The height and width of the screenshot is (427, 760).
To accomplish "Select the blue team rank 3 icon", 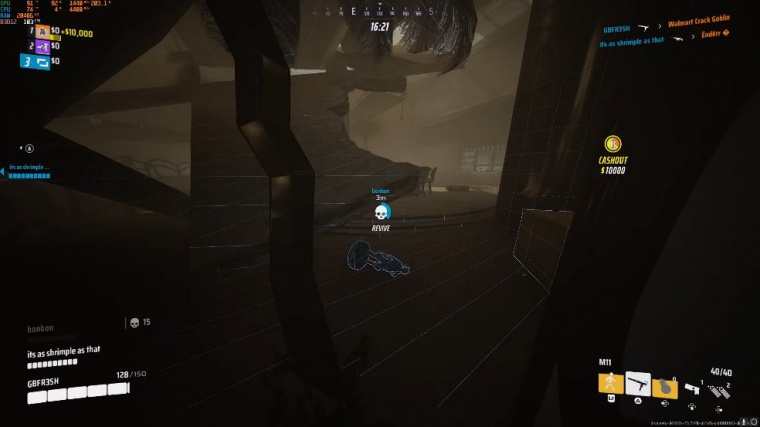I will 37,62.
